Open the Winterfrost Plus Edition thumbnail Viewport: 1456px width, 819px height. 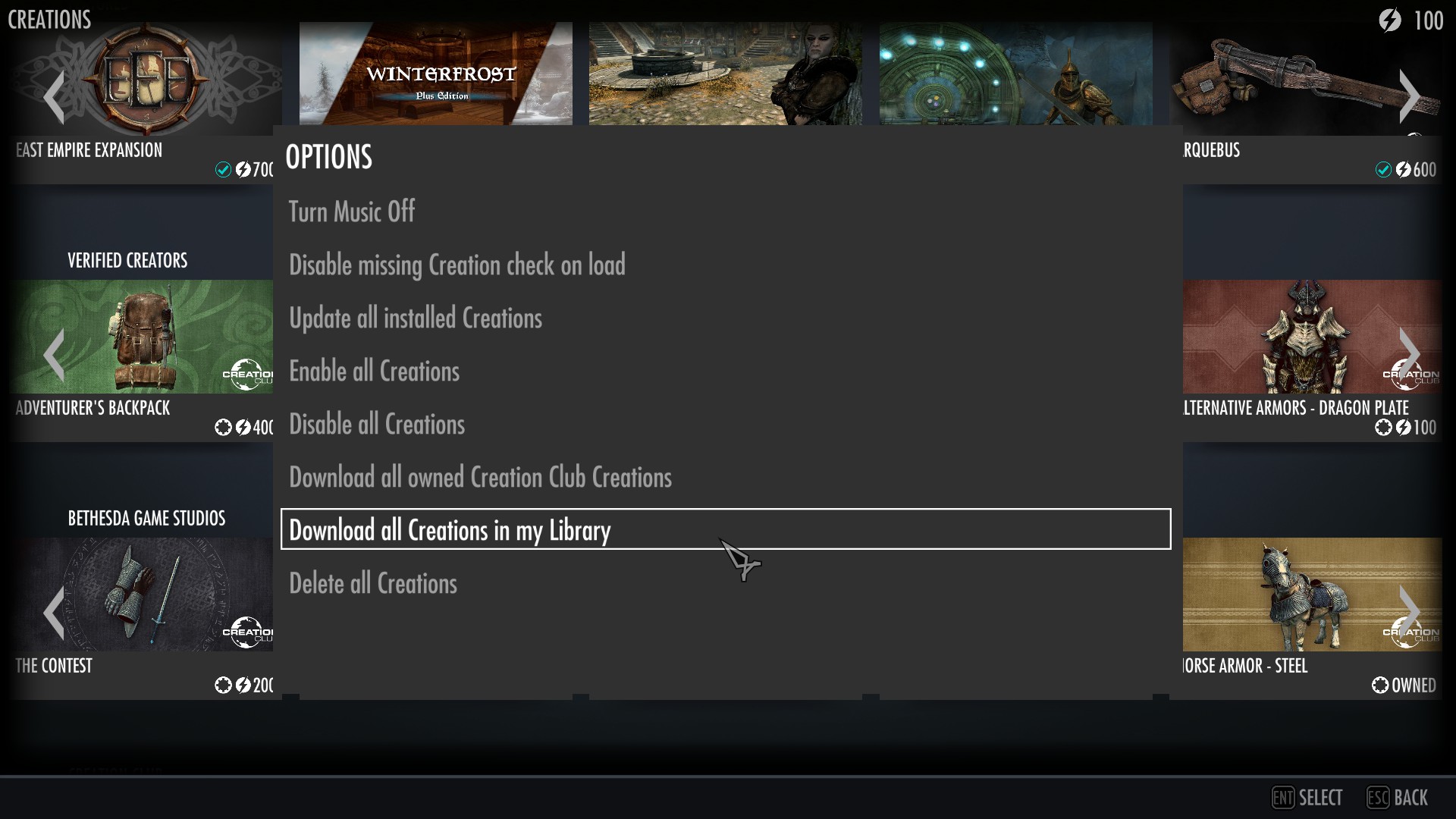(x=437, y=73)
